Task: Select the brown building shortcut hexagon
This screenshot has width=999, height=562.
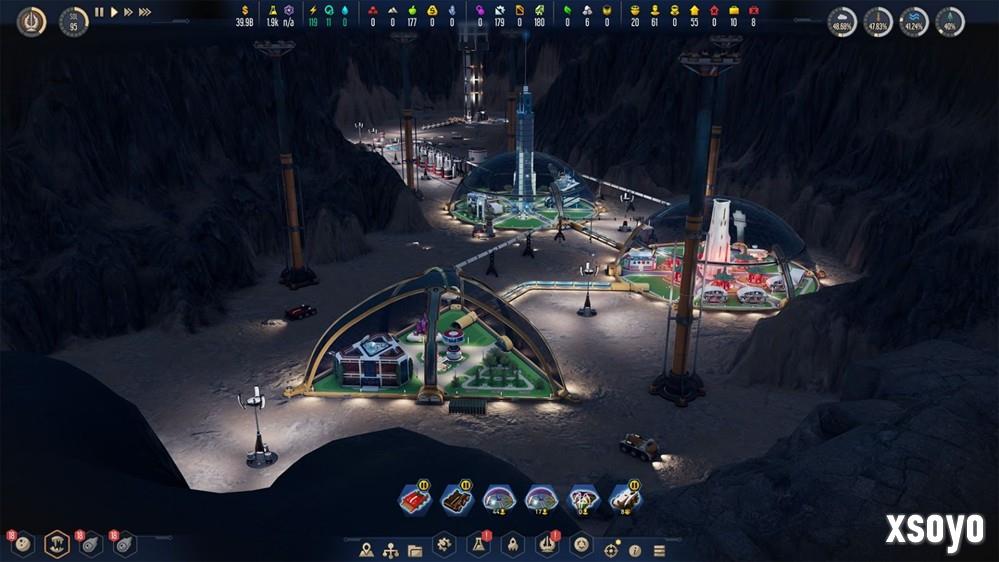Action: [x=457, y=499]
